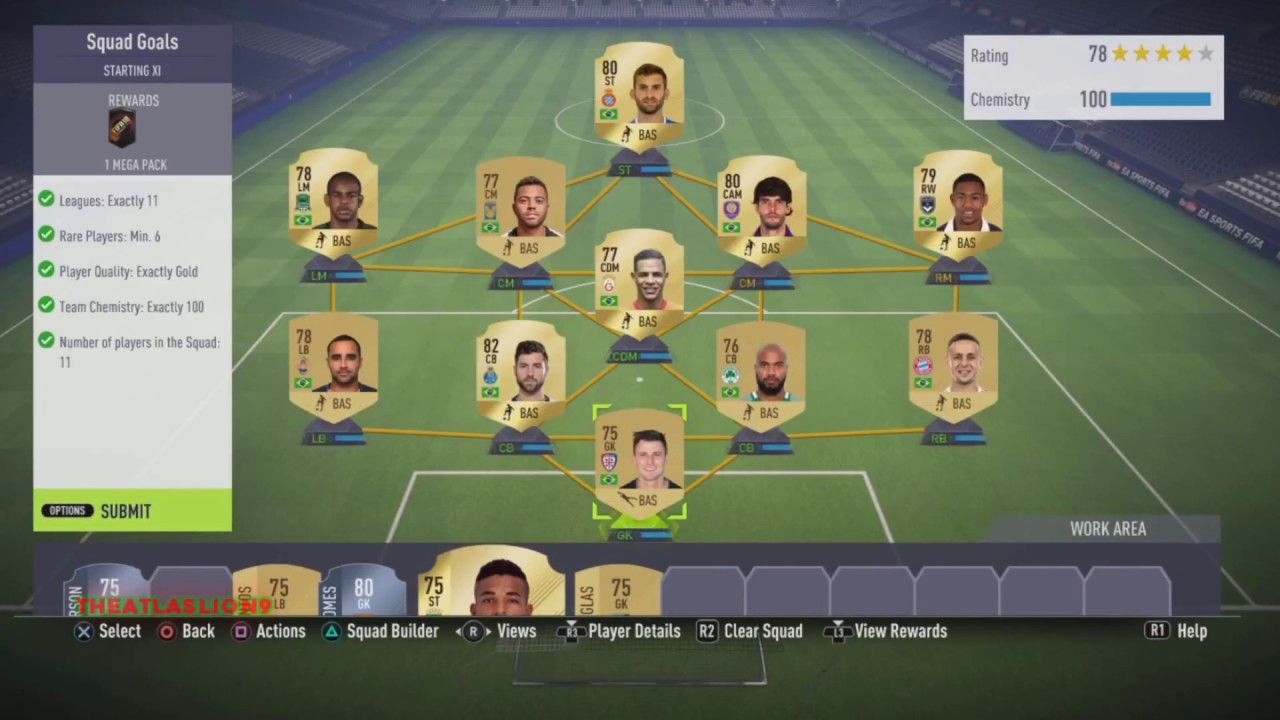
Task: Click the checkmark beside Rare Players: Min. 6
Action: (45, 236)
